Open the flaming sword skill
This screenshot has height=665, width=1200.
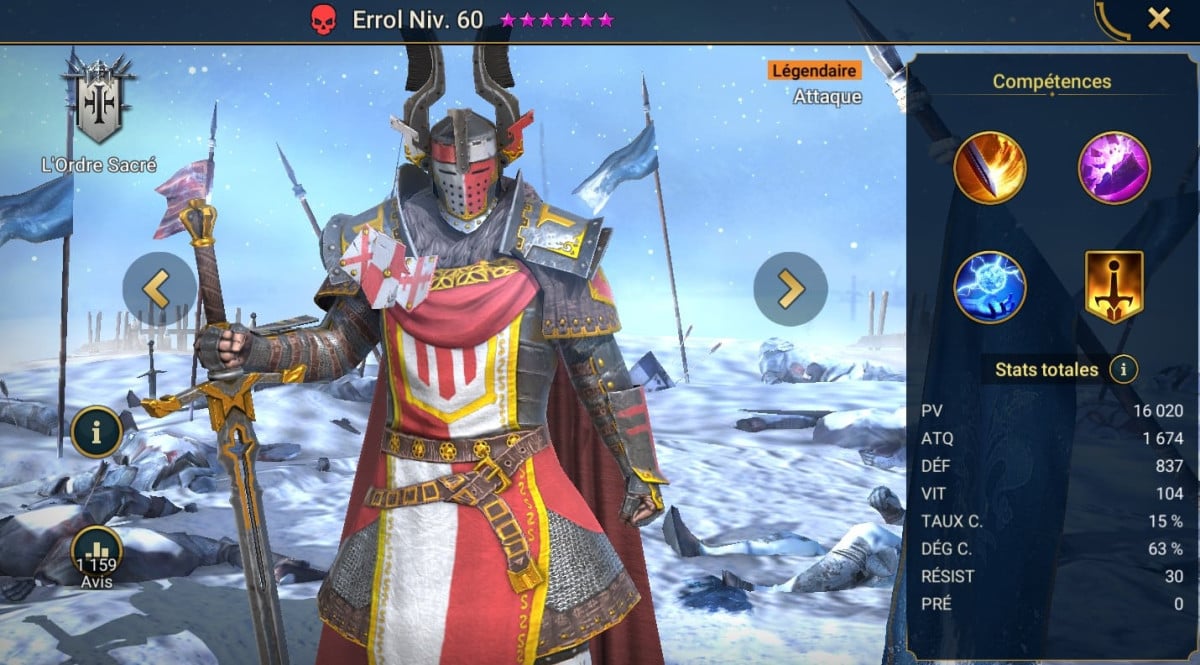point(990,168)
